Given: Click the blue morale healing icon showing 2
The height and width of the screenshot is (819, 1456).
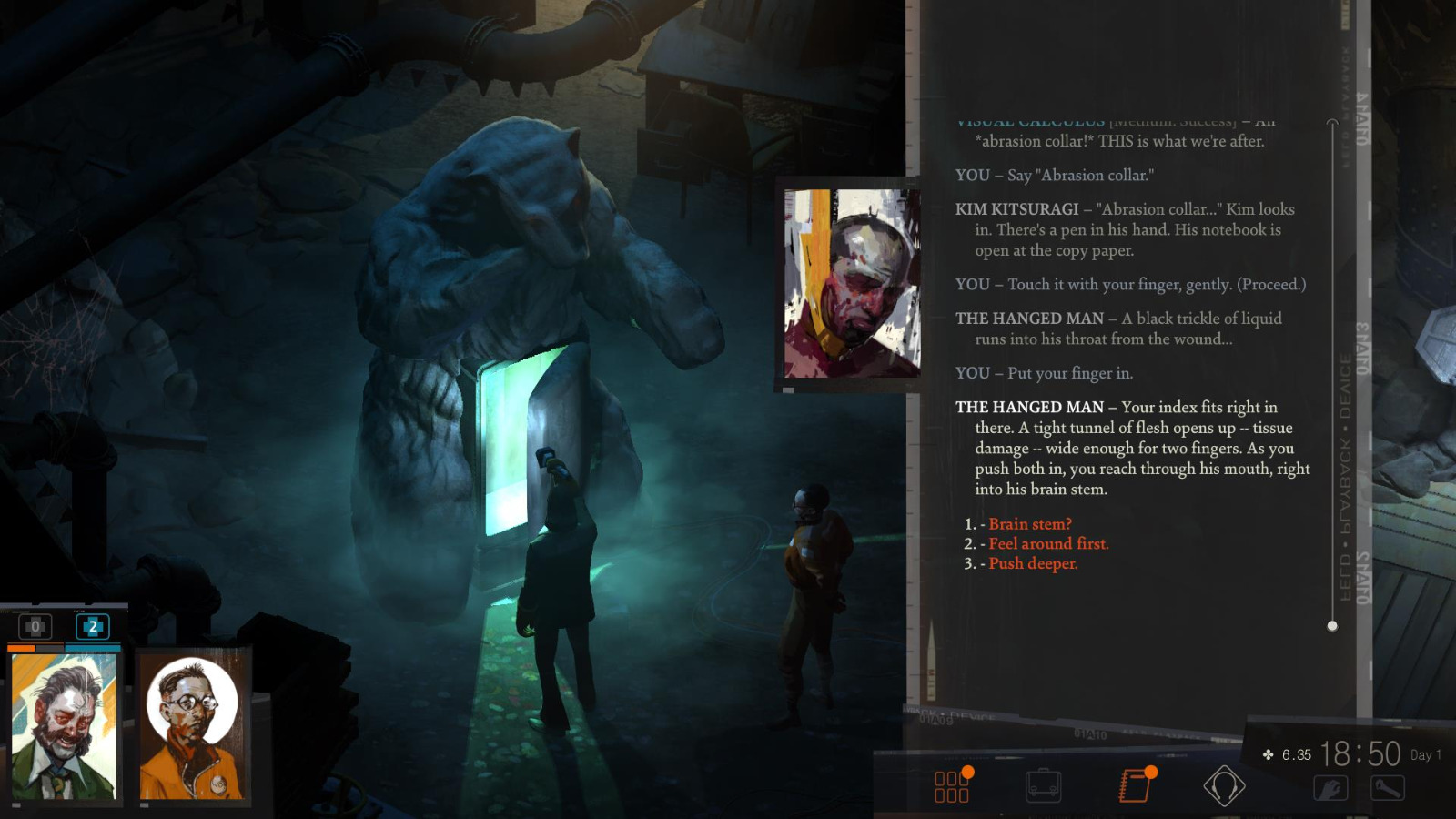Looking at the screenshot, I should click(92, 626).
